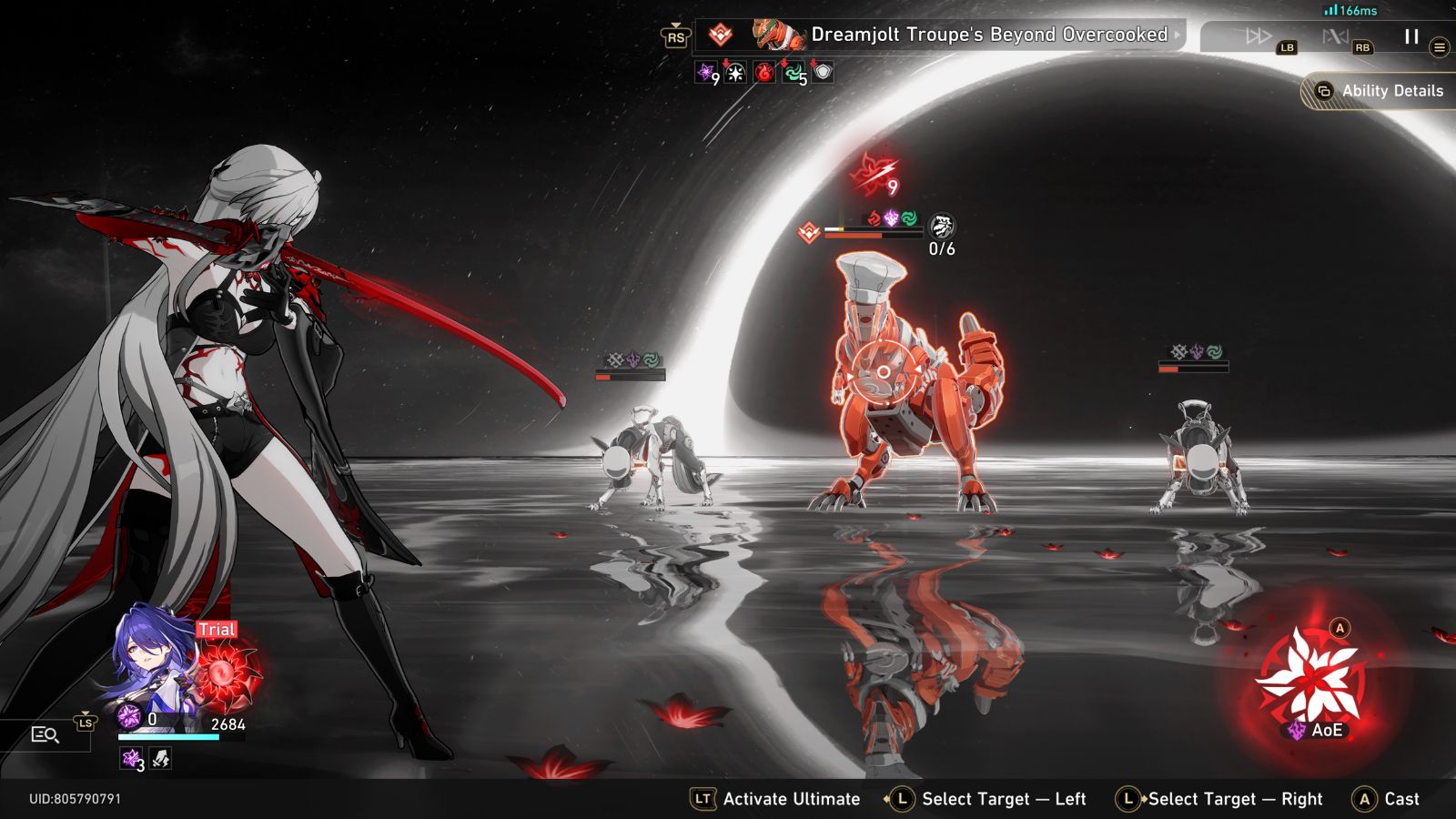1456x819 pixels.
Task: Check the purple buff icon with 3 stacks
Action: [x=132, y=758]
